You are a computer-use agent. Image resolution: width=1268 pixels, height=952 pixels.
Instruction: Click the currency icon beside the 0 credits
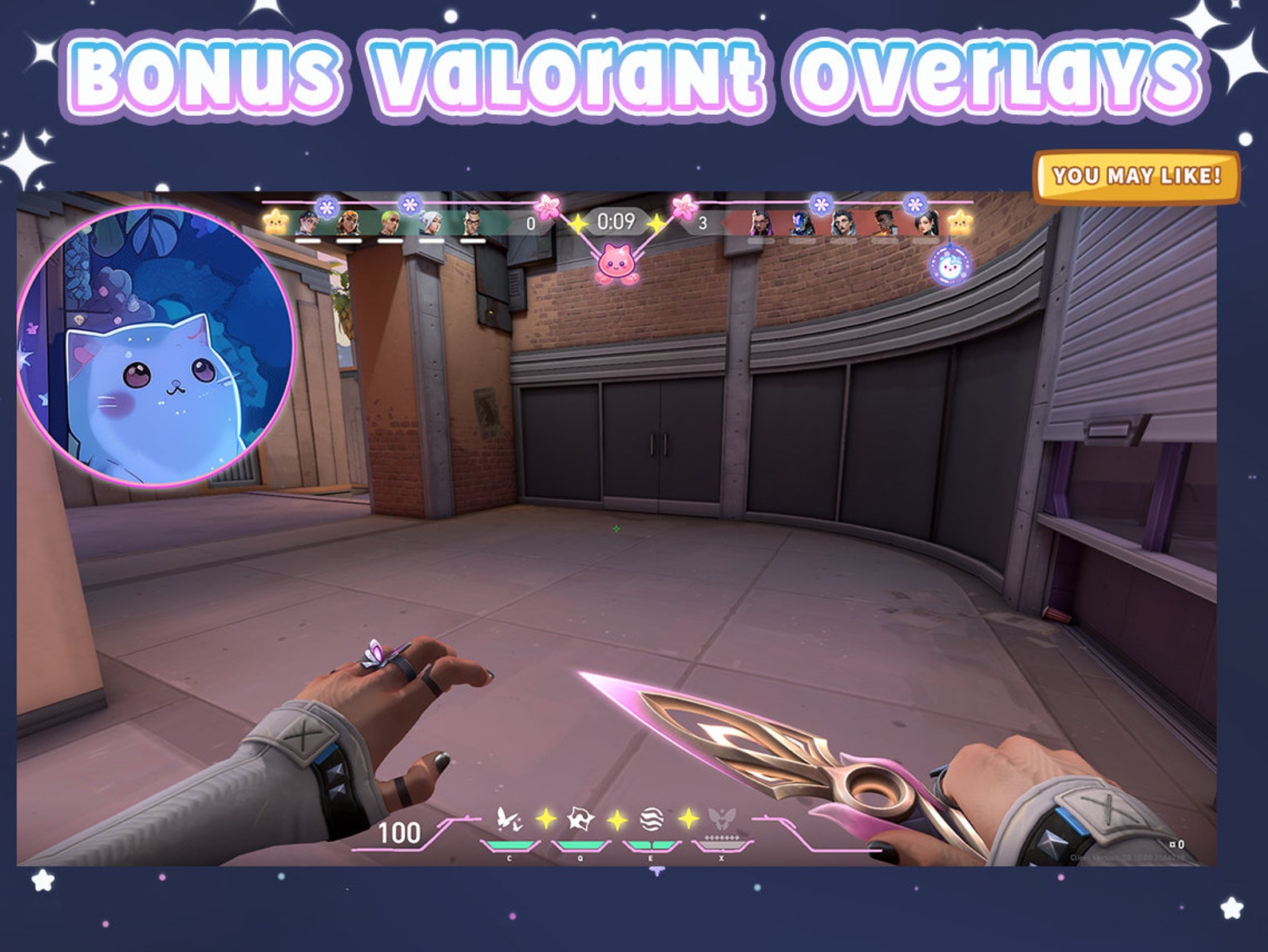tap(1172, 844)
